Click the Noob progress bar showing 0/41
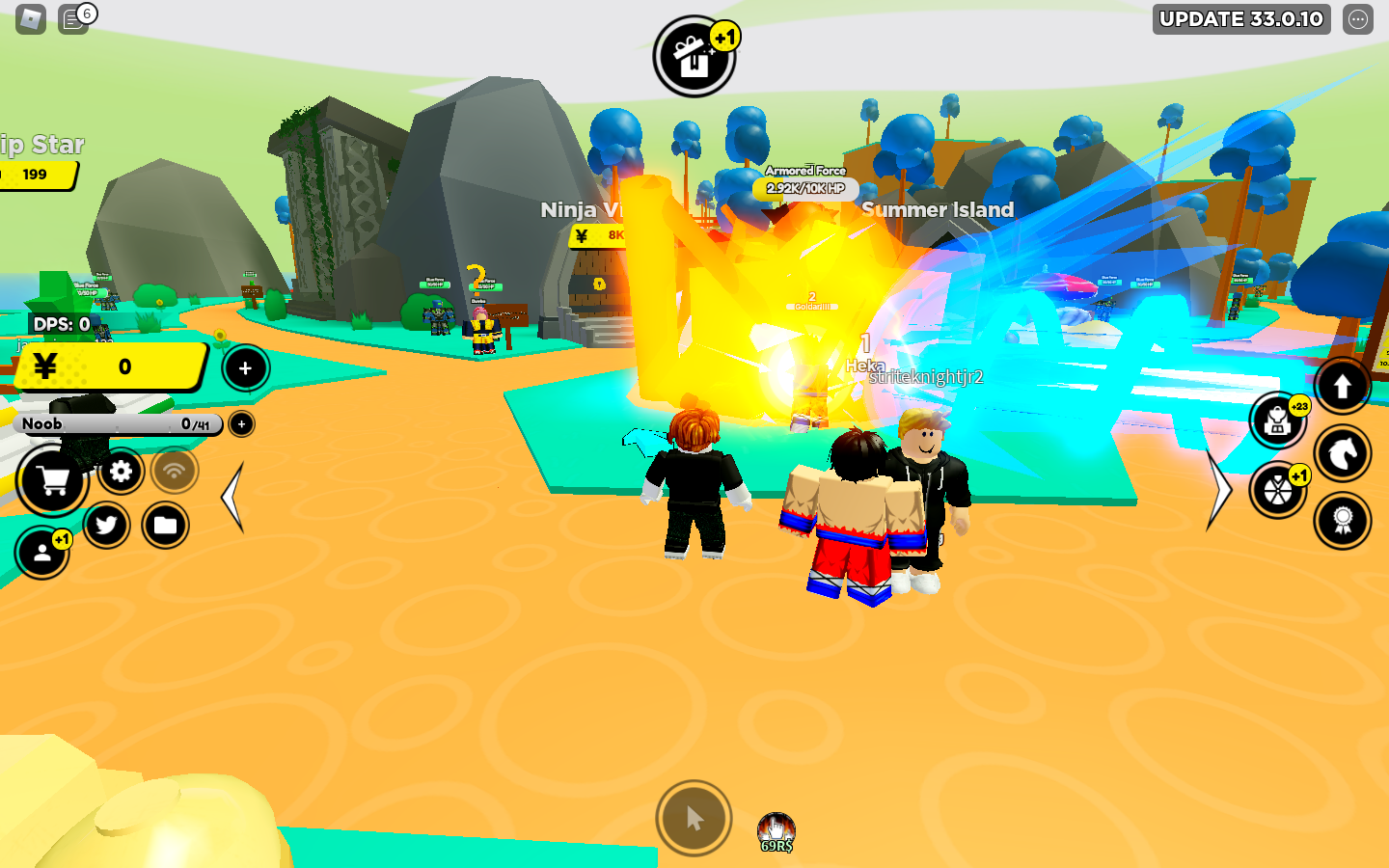The width and height of the screenshot is (1389, 868). [116, 424]
